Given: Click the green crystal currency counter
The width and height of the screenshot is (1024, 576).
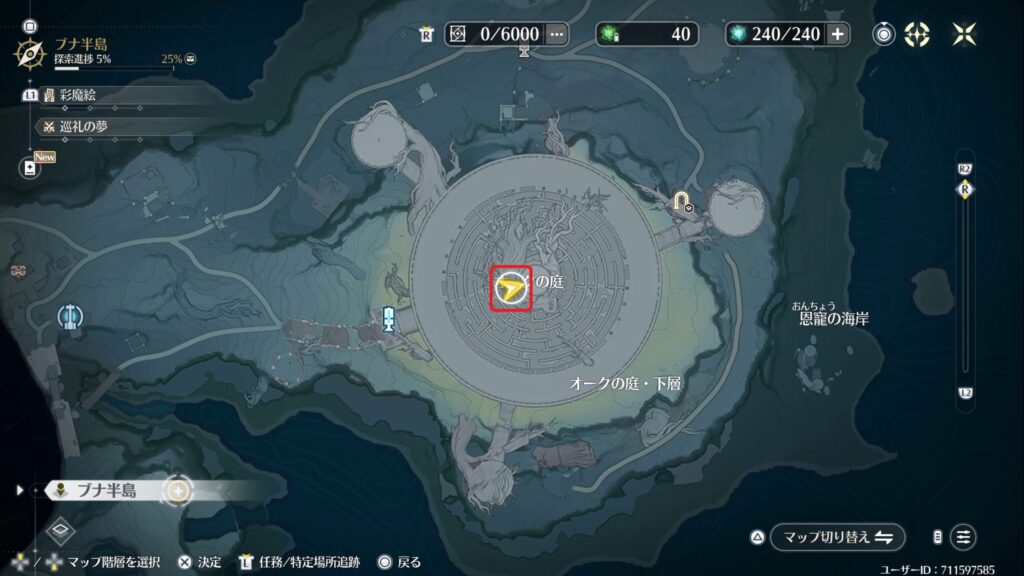Looking at the screenshot, I should click(x=647, y=34).
